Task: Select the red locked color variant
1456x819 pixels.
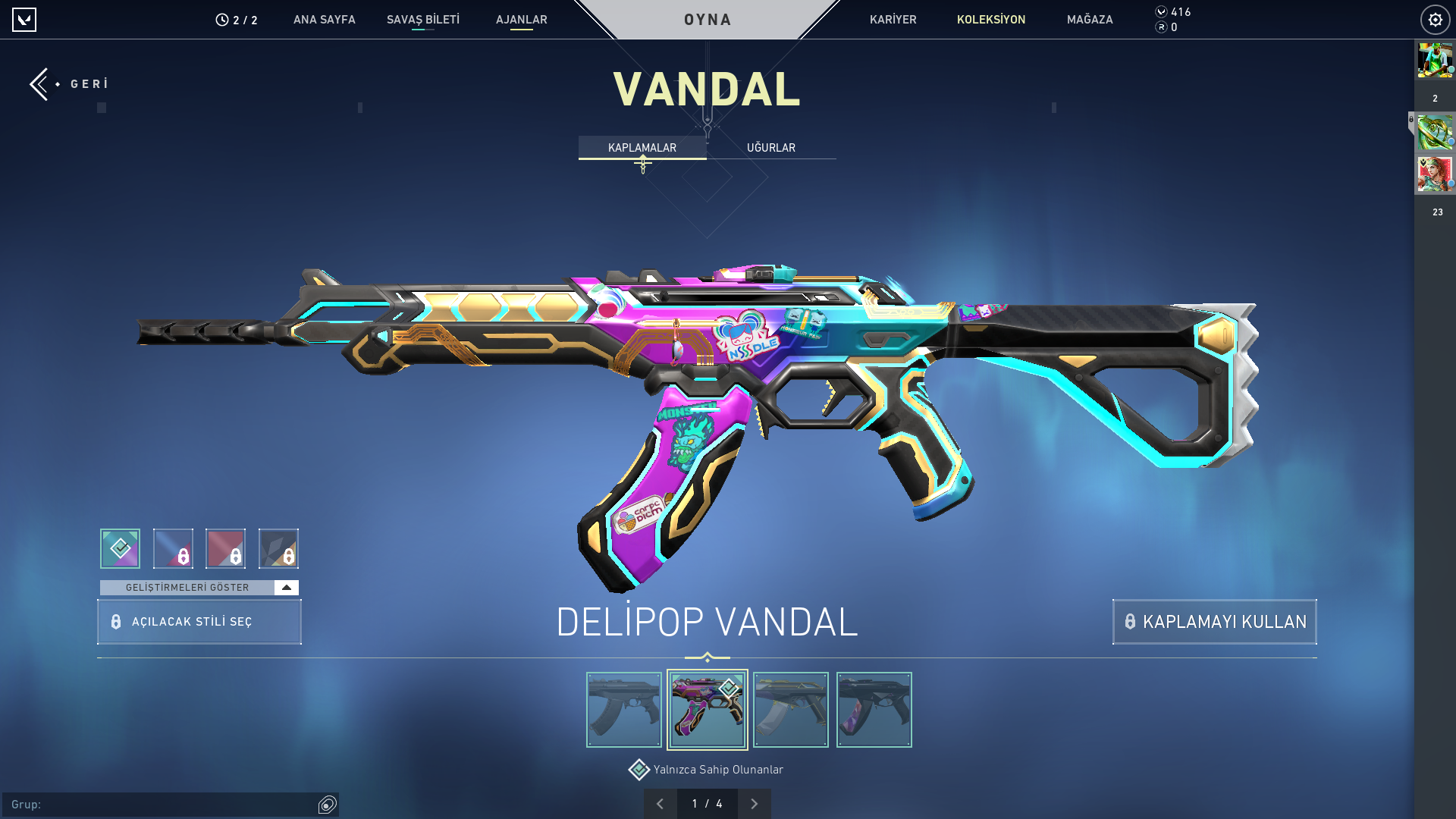Action: click(x=225, y=548)
